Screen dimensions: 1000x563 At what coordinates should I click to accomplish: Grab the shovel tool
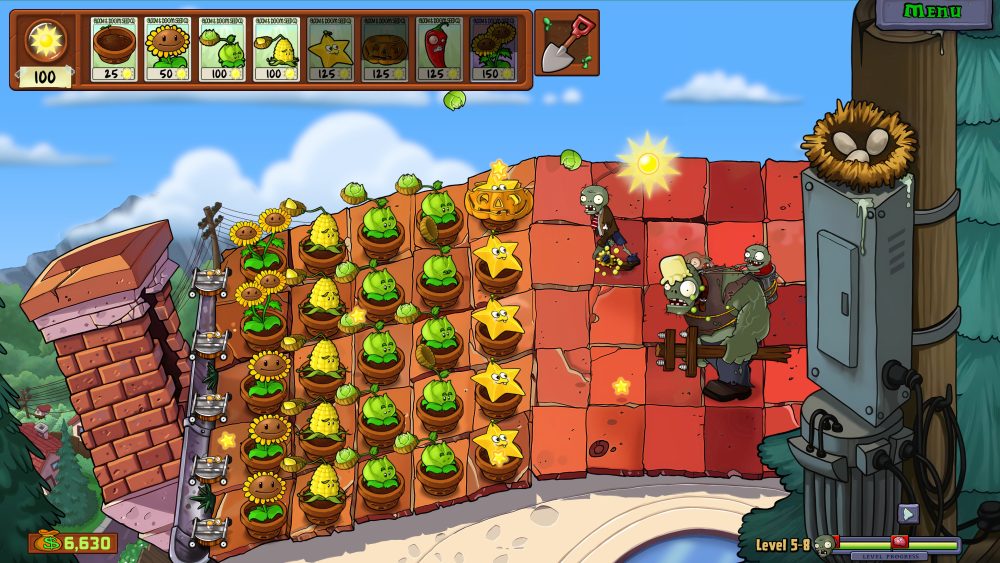click(566, 43)
